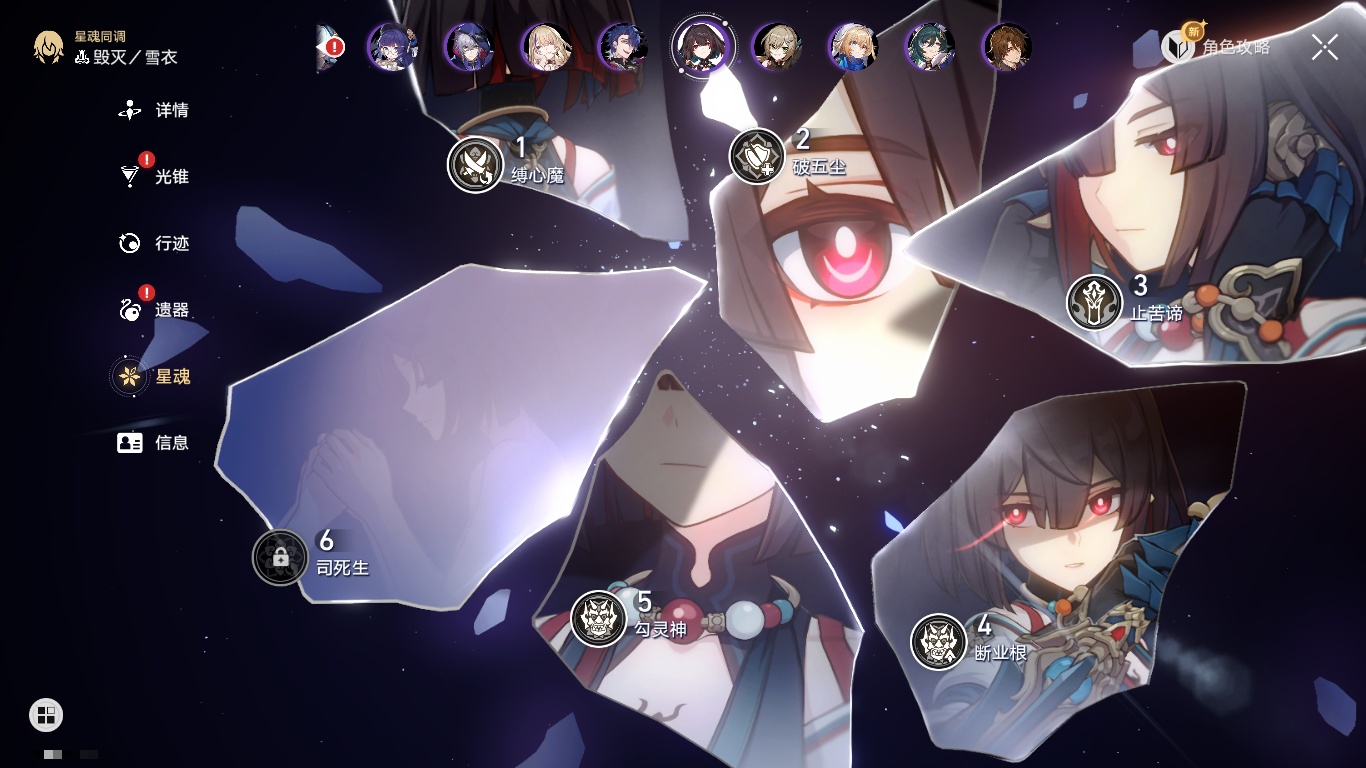Click the left arrow with red alert
Image resolution: width=1366 pixels, height=768 pixels.
coord(330,47)
